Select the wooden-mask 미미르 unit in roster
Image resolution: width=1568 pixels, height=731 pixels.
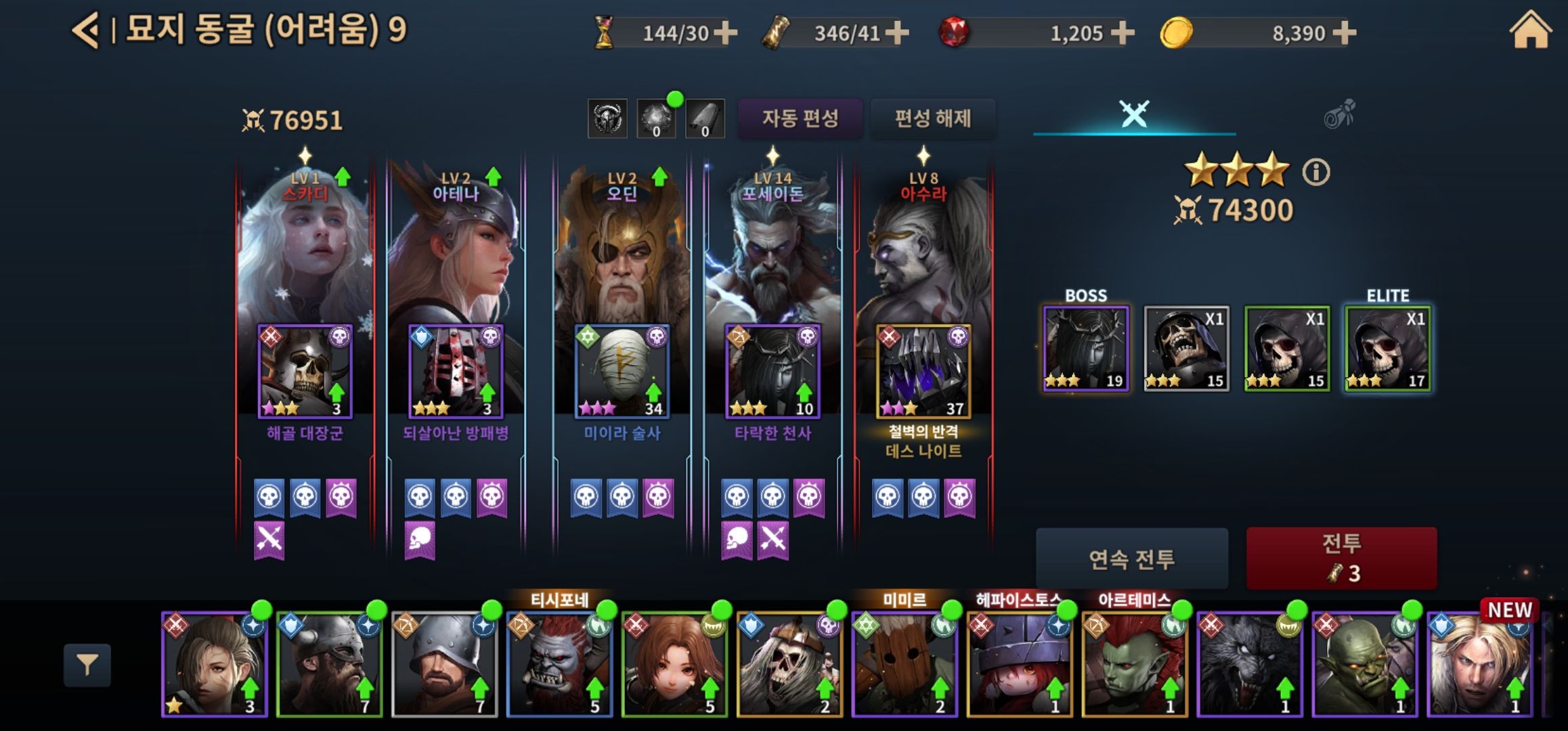click(x=905, y=665)
